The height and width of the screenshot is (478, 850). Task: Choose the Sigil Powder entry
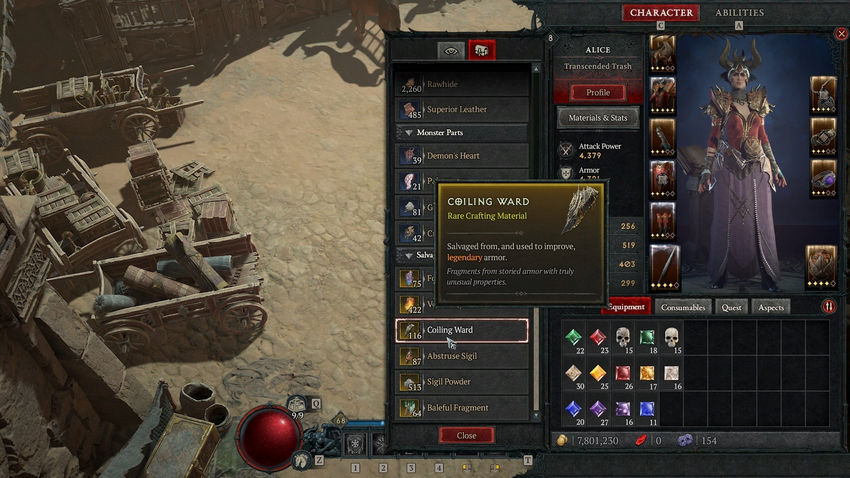(x=462, y=382)
